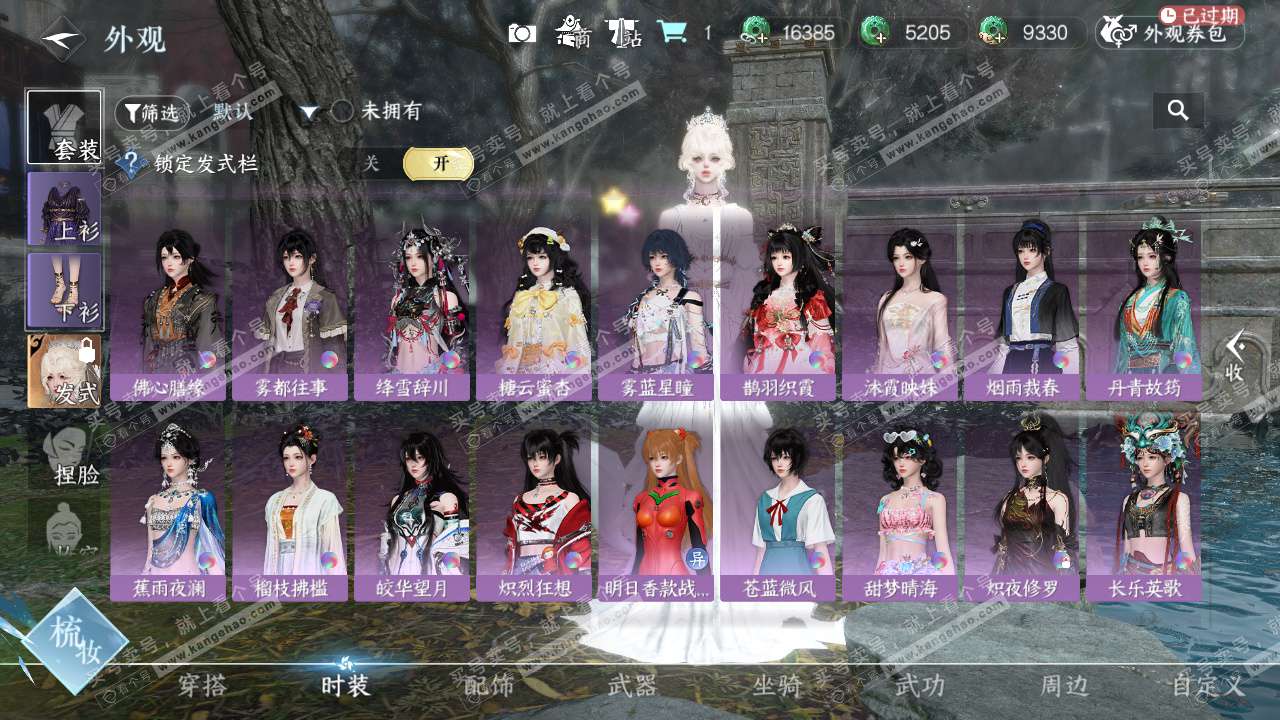Select the 长乐英歌 outfit card
Screen dimensions: 1280x720
pyautogui.click(x=1145, y=510)
